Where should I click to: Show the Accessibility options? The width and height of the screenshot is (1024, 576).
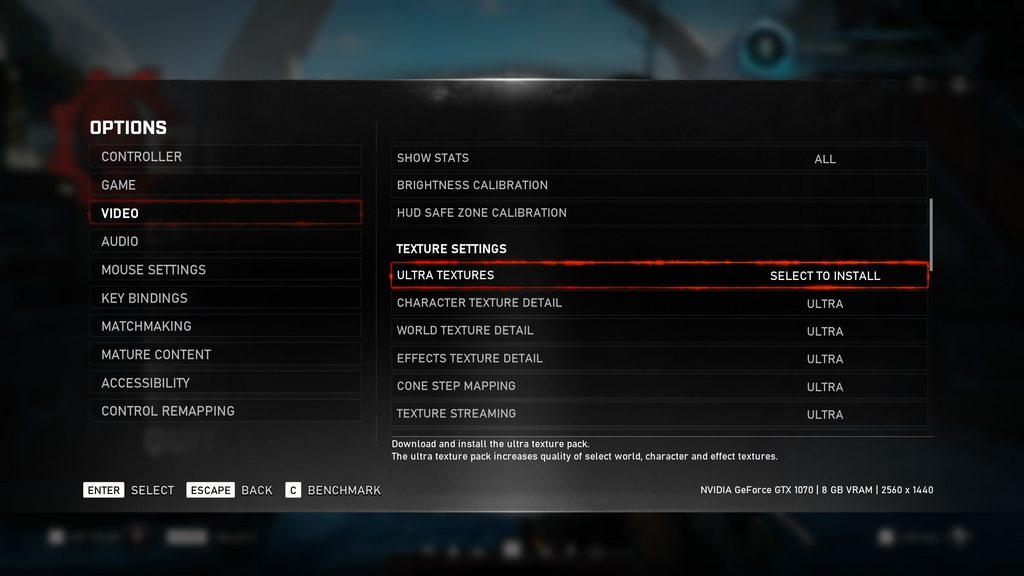pyautogui.click(x=225, y=382)
